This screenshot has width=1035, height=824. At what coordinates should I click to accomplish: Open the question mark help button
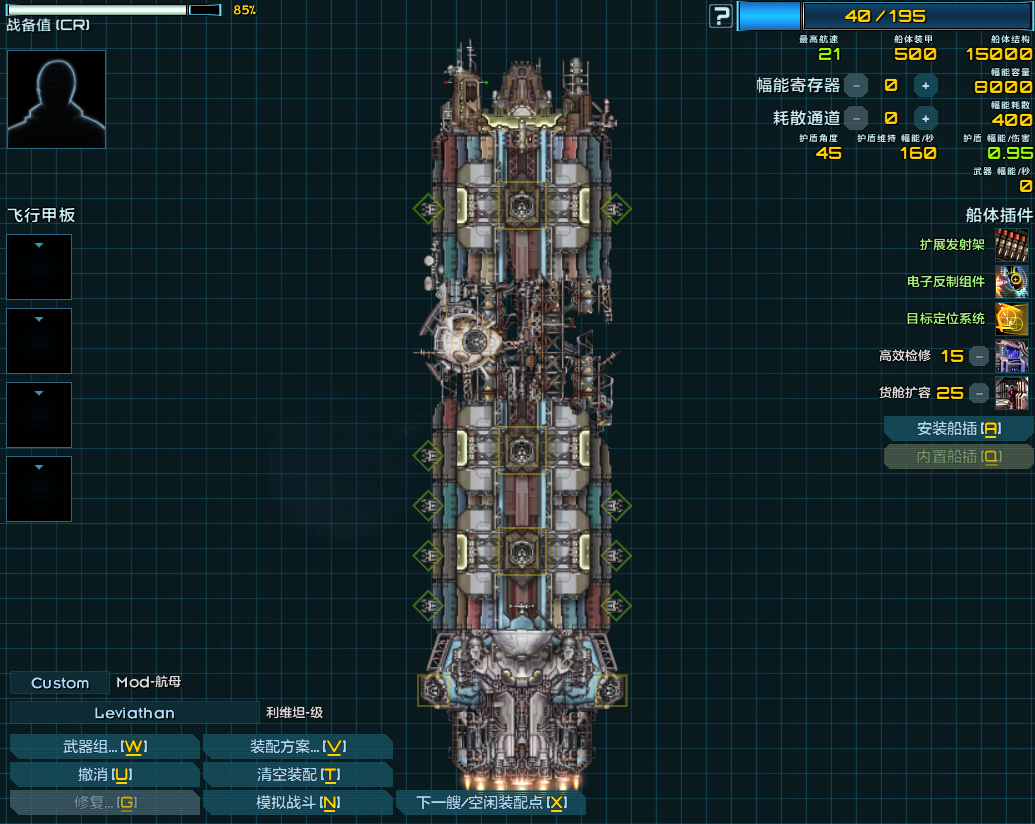pos(721,16)
